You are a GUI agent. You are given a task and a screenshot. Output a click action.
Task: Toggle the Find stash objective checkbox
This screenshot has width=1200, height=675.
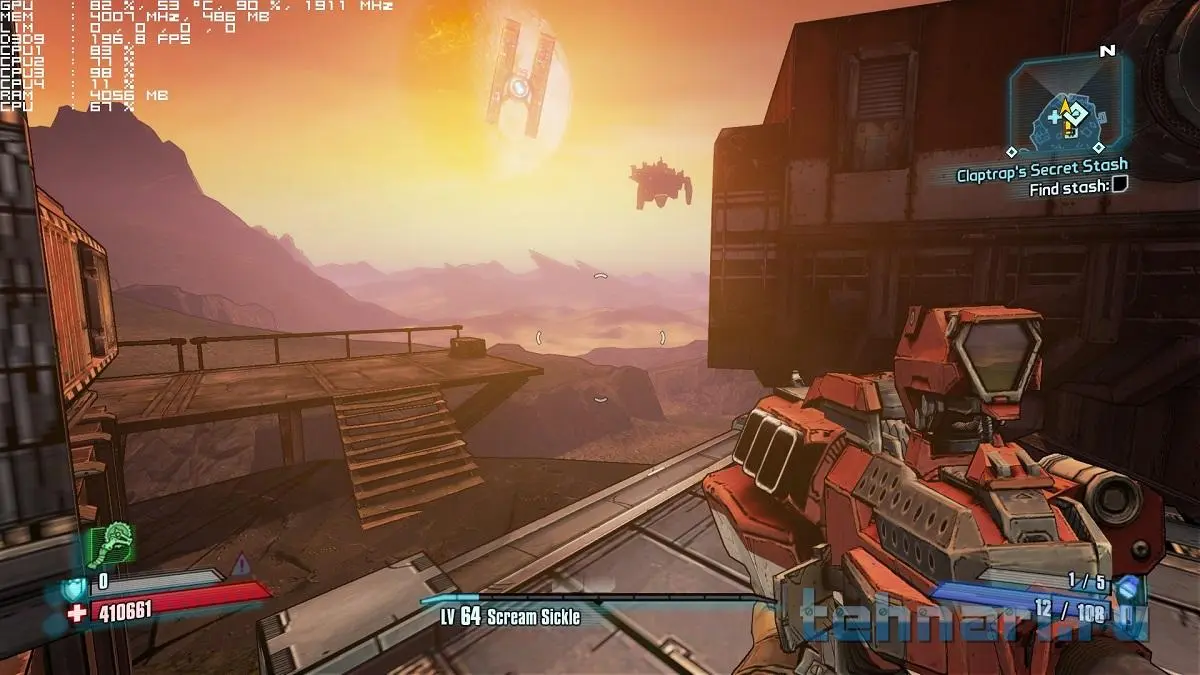[x=1120, y=185]
